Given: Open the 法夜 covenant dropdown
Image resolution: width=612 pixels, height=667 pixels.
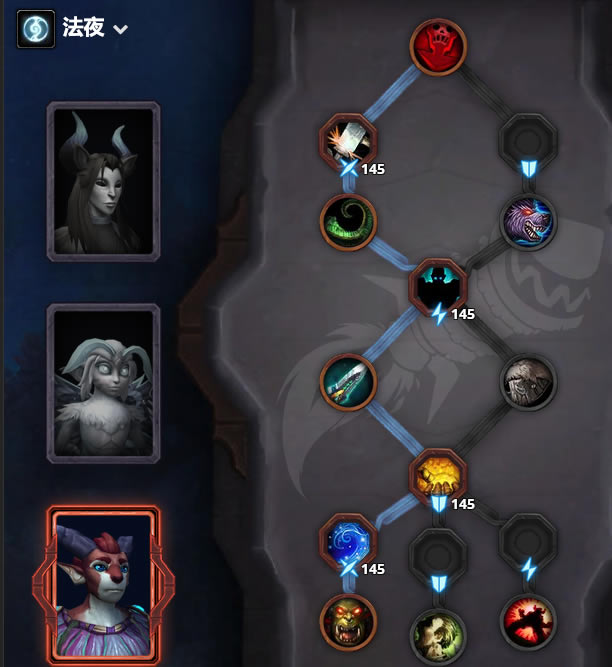Looking at the screenshot, I should [x=121, y=29].
